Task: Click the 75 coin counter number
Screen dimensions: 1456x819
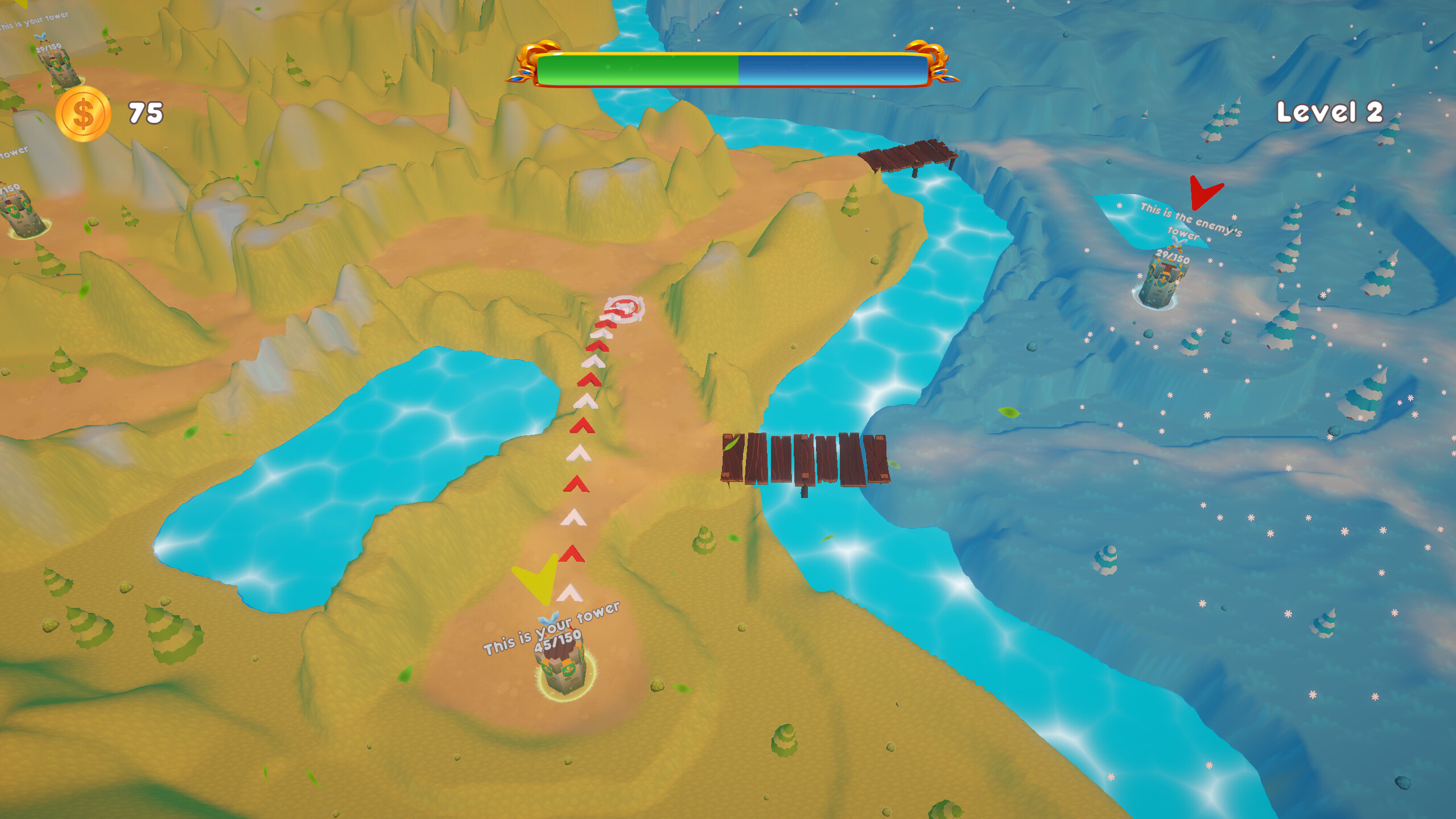Action: (x=146, y=113)
